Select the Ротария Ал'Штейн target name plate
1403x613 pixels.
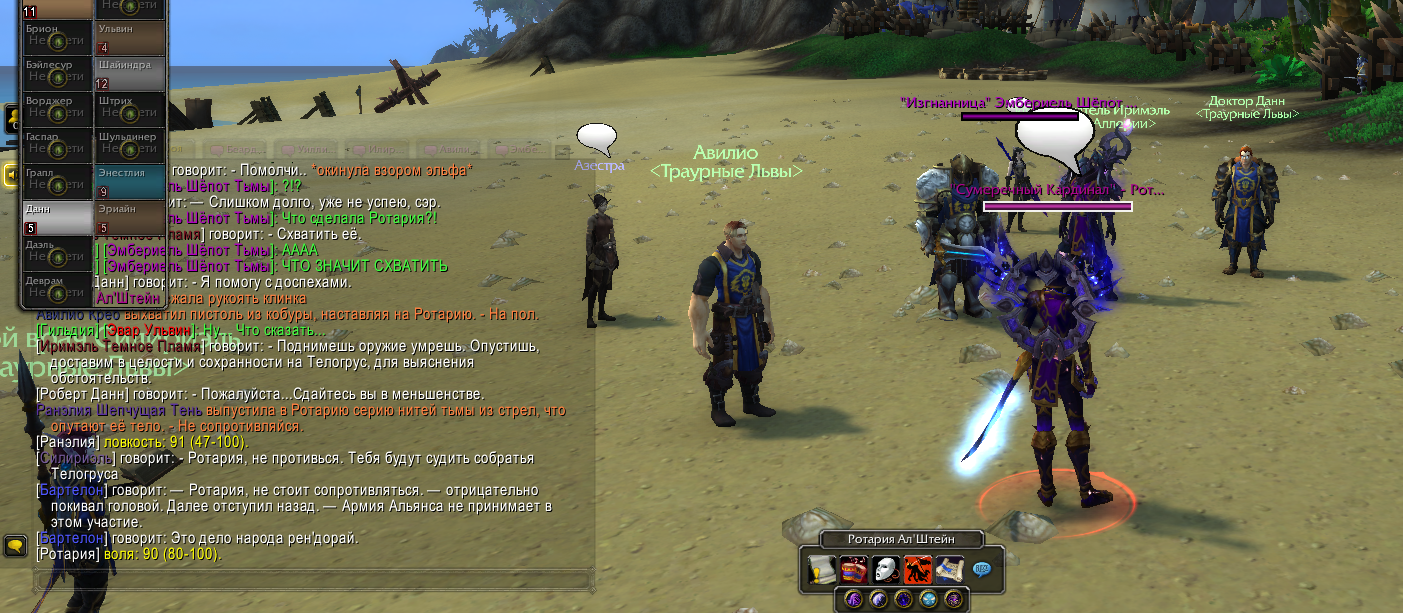(901, 540)
